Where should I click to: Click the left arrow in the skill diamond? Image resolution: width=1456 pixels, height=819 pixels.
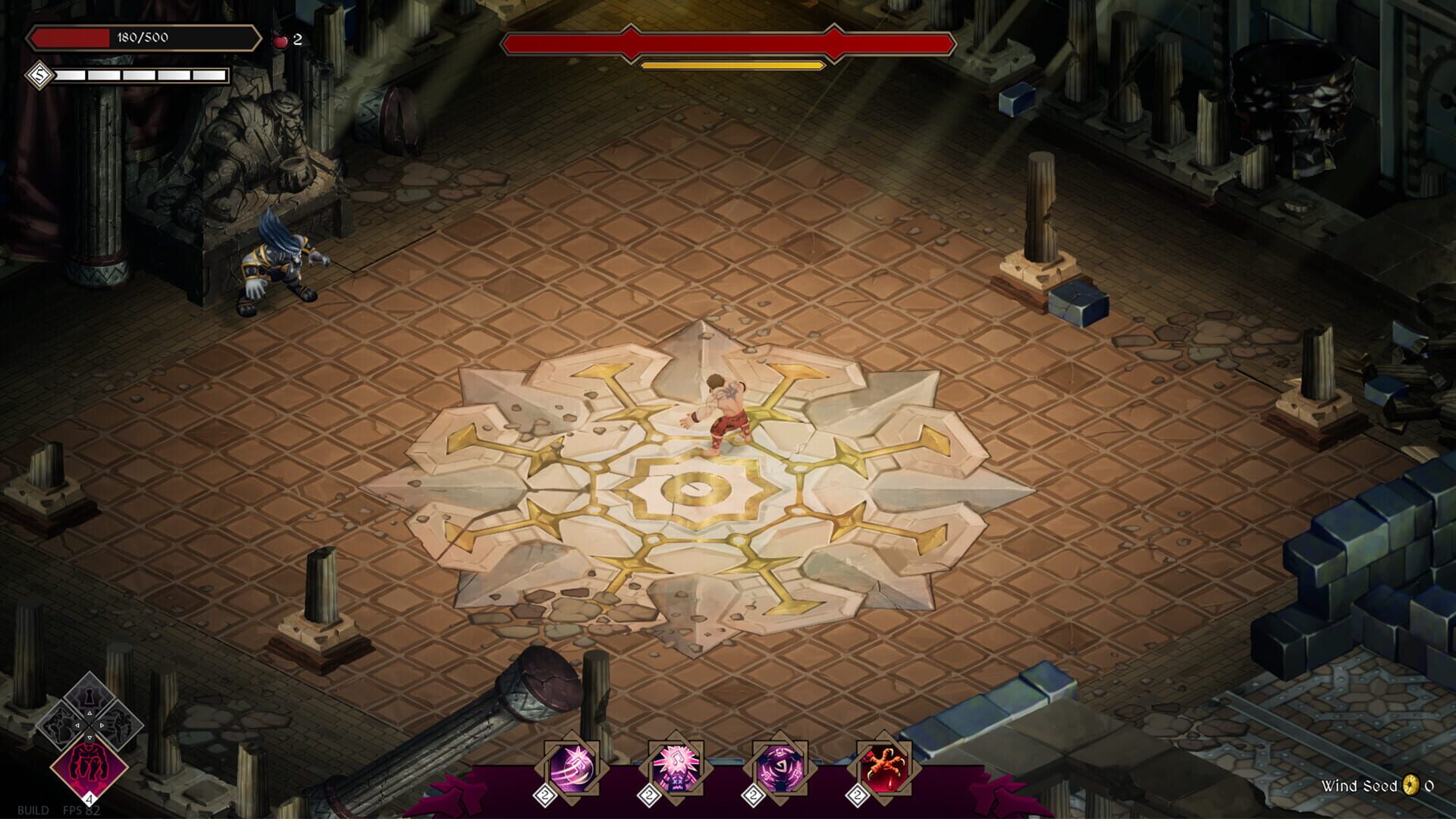click(77, 724)
